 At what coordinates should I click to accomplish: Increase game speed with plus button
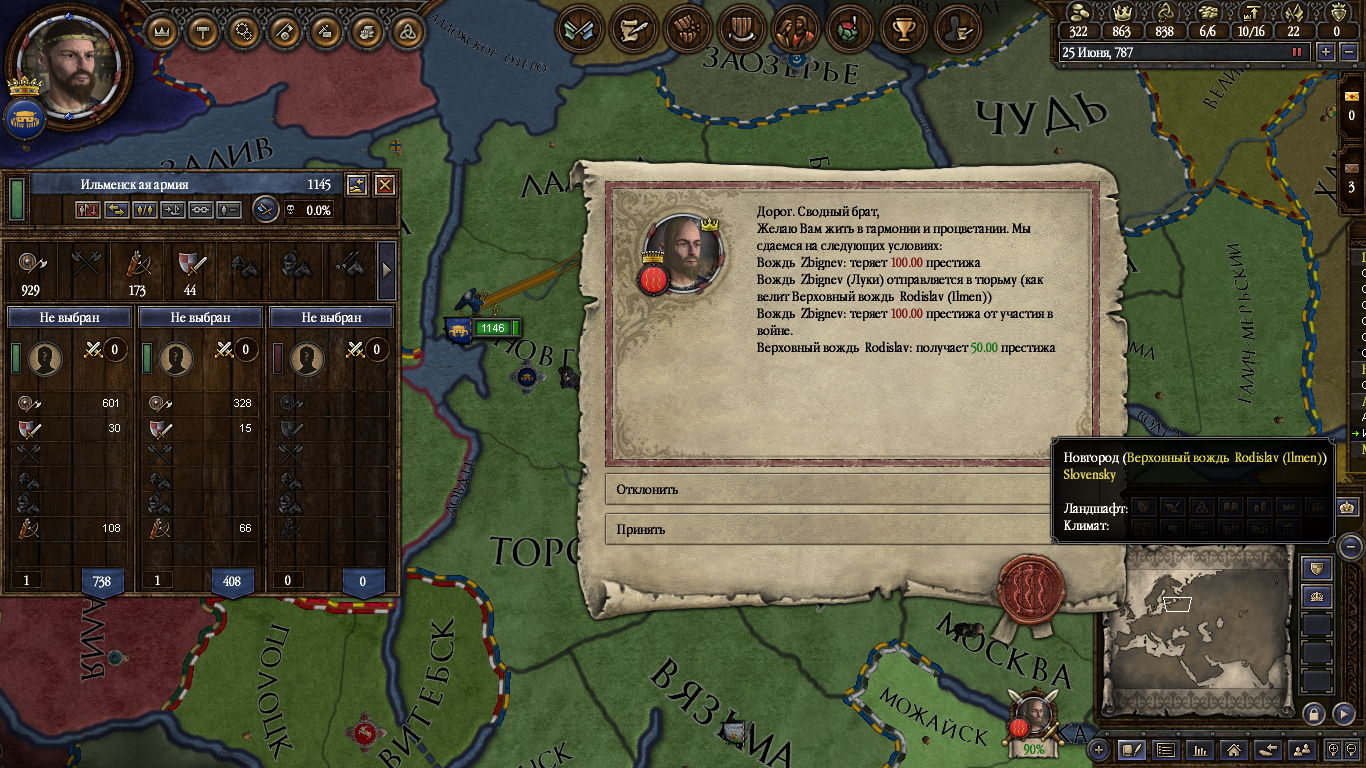tap(1326, 52)
